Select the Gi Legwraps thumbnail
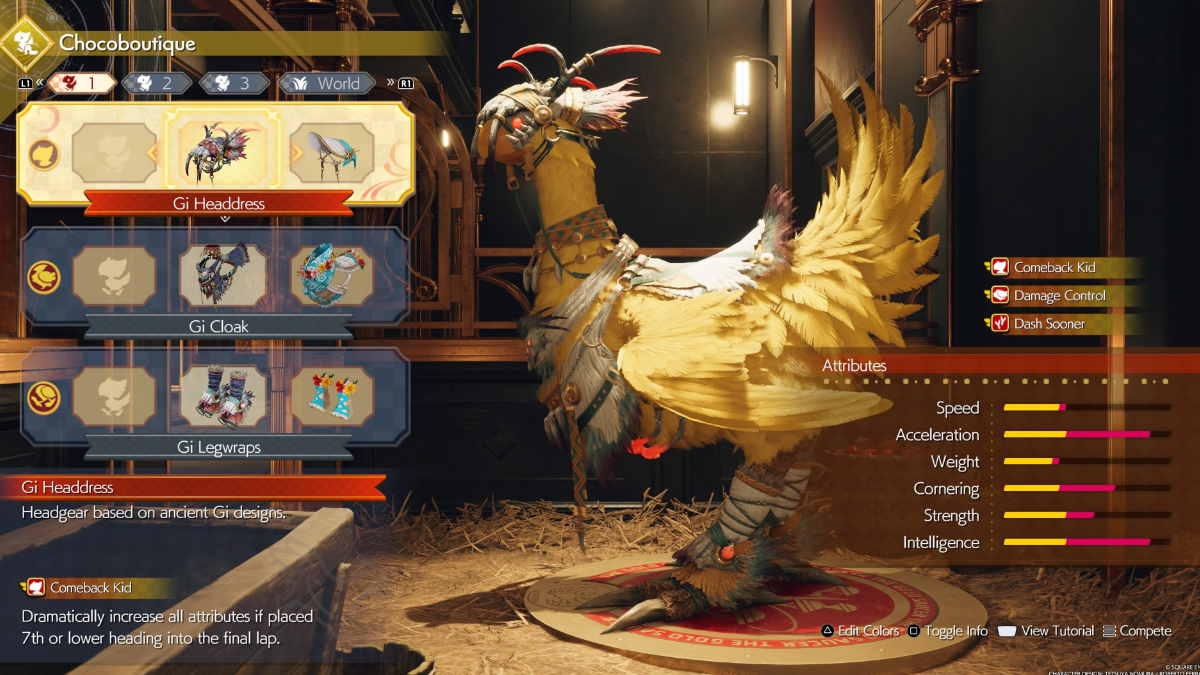Screen dimensions: 1200x675 223,397
